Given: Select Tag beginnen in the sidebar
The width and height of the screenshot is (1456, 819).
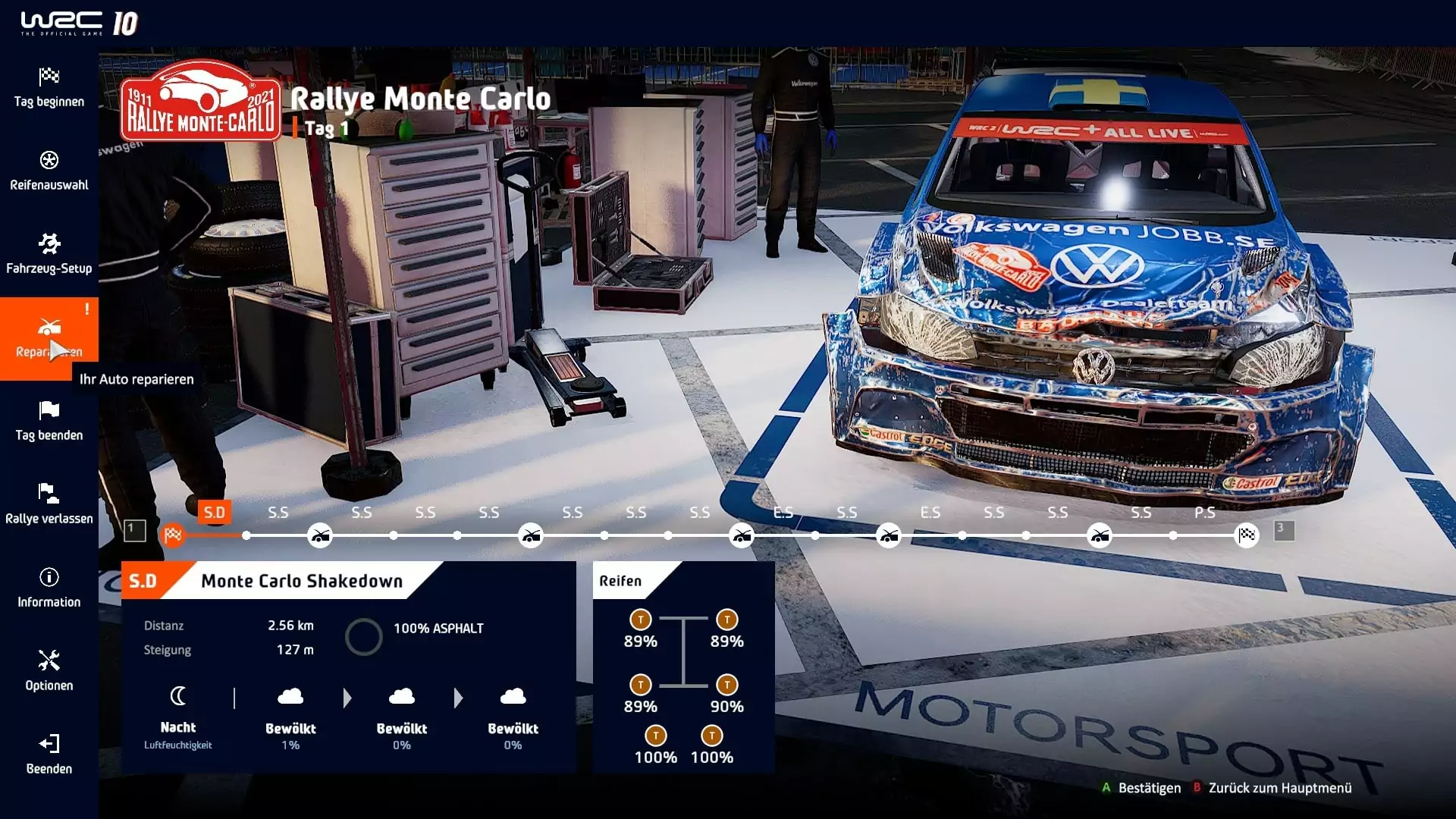Looking at the screenshot, I should (x=49, y=88).
